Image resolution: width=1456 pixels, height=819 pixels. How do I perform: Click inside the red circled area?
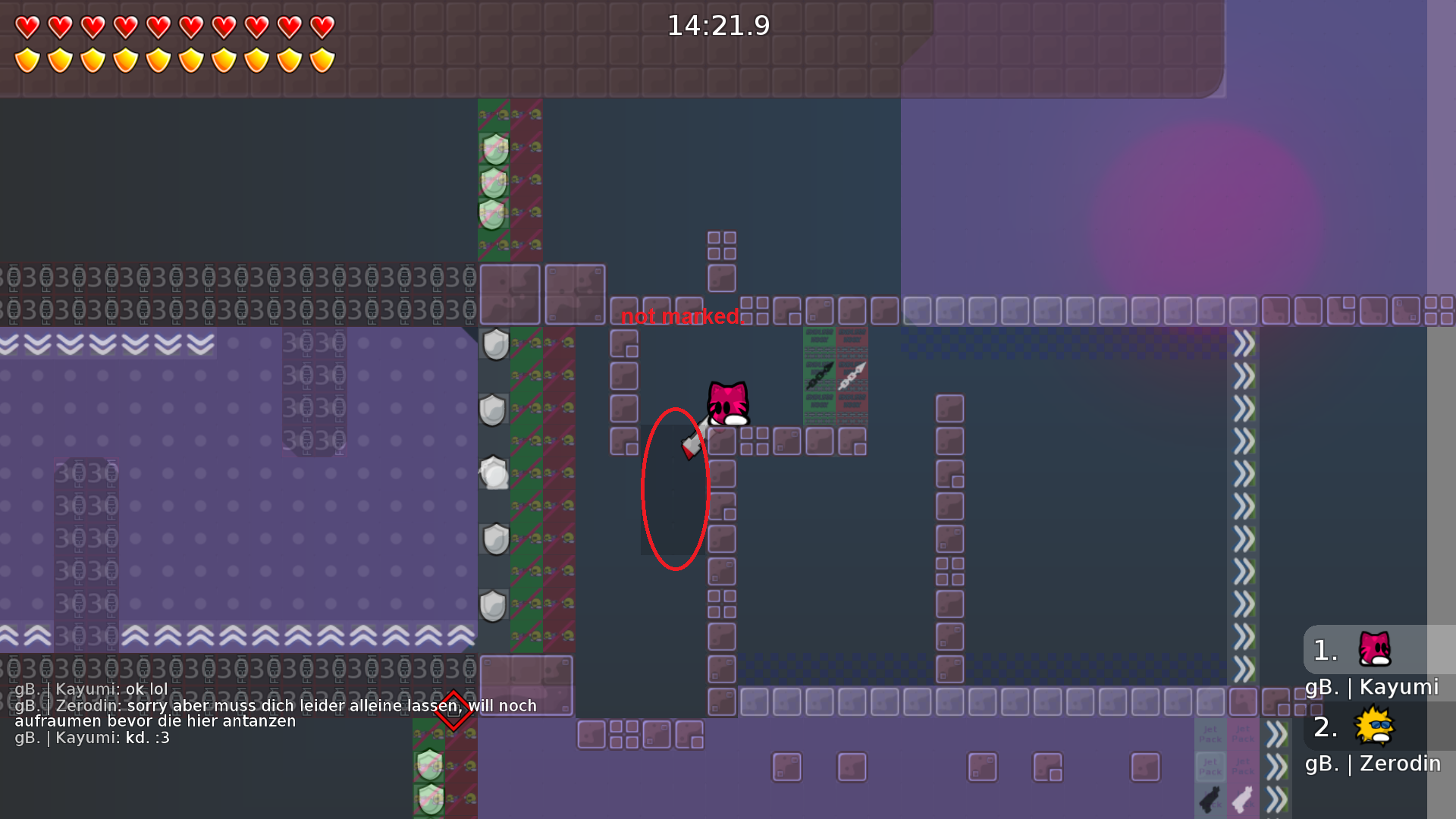(x=674, y=489)
